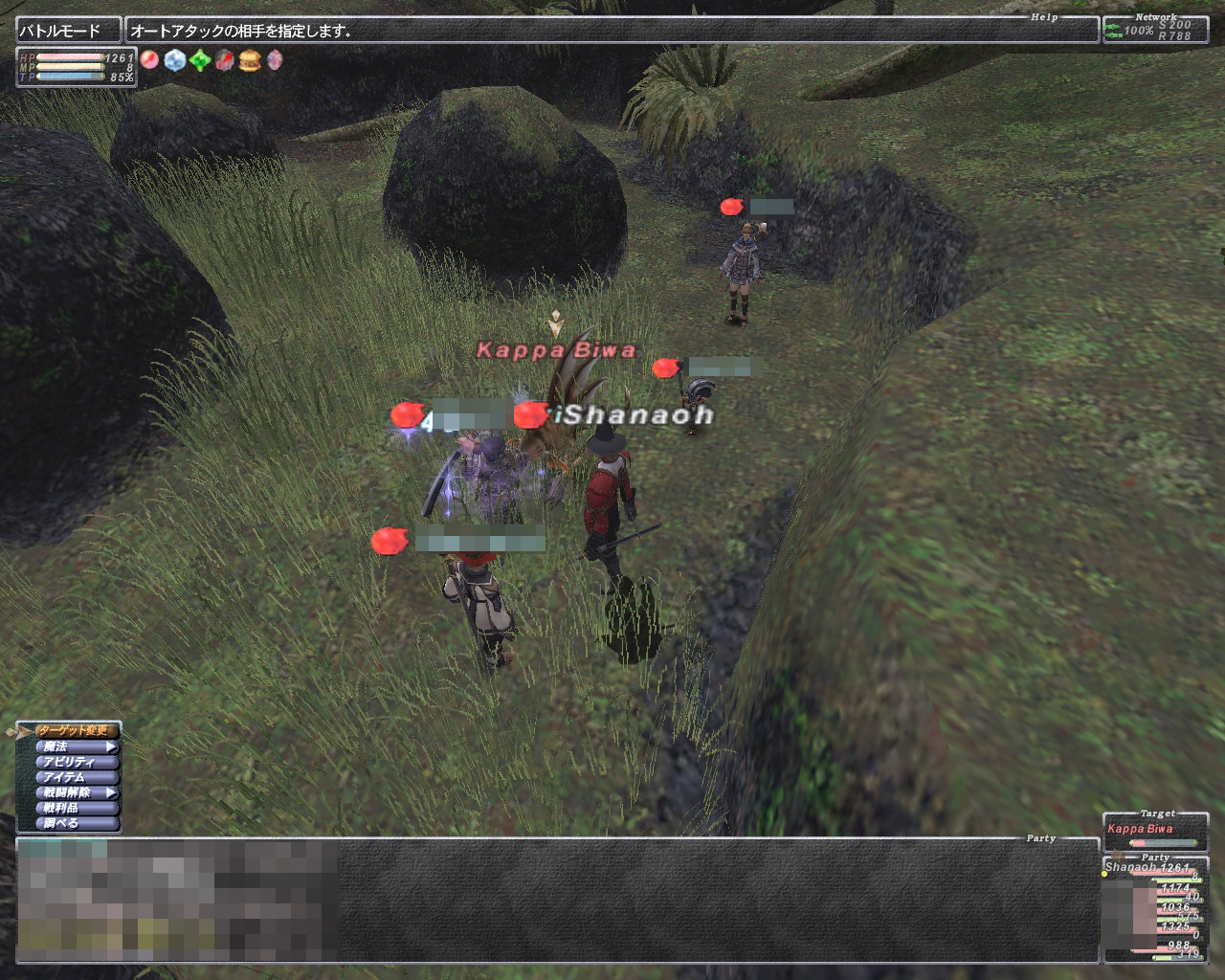Choose アビリティ from the battle menu
The image size is (1225, 980).
pos(75,762)
